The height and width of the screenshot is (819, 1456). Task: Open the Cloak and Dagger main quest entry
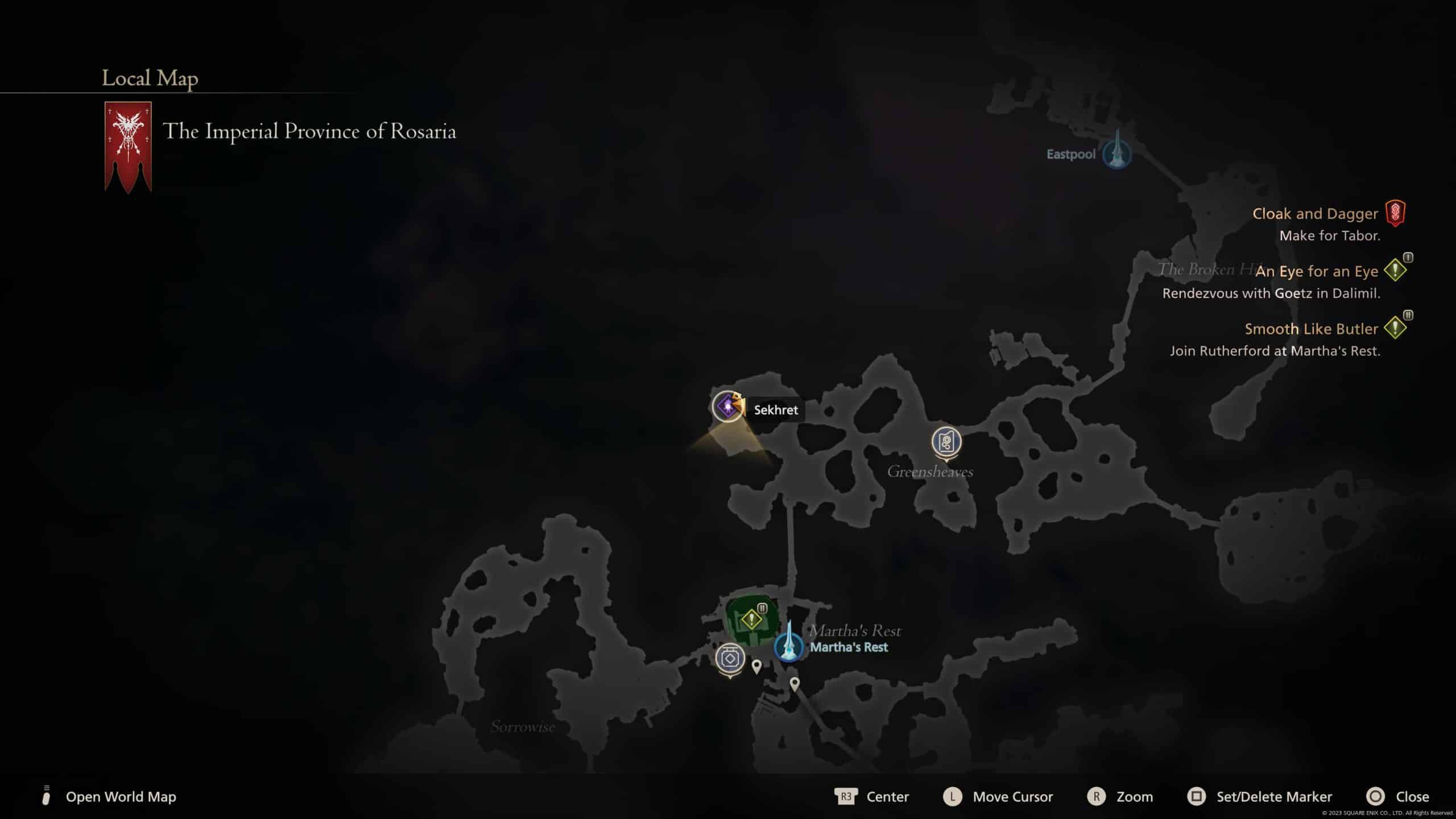click(1315, 214)
